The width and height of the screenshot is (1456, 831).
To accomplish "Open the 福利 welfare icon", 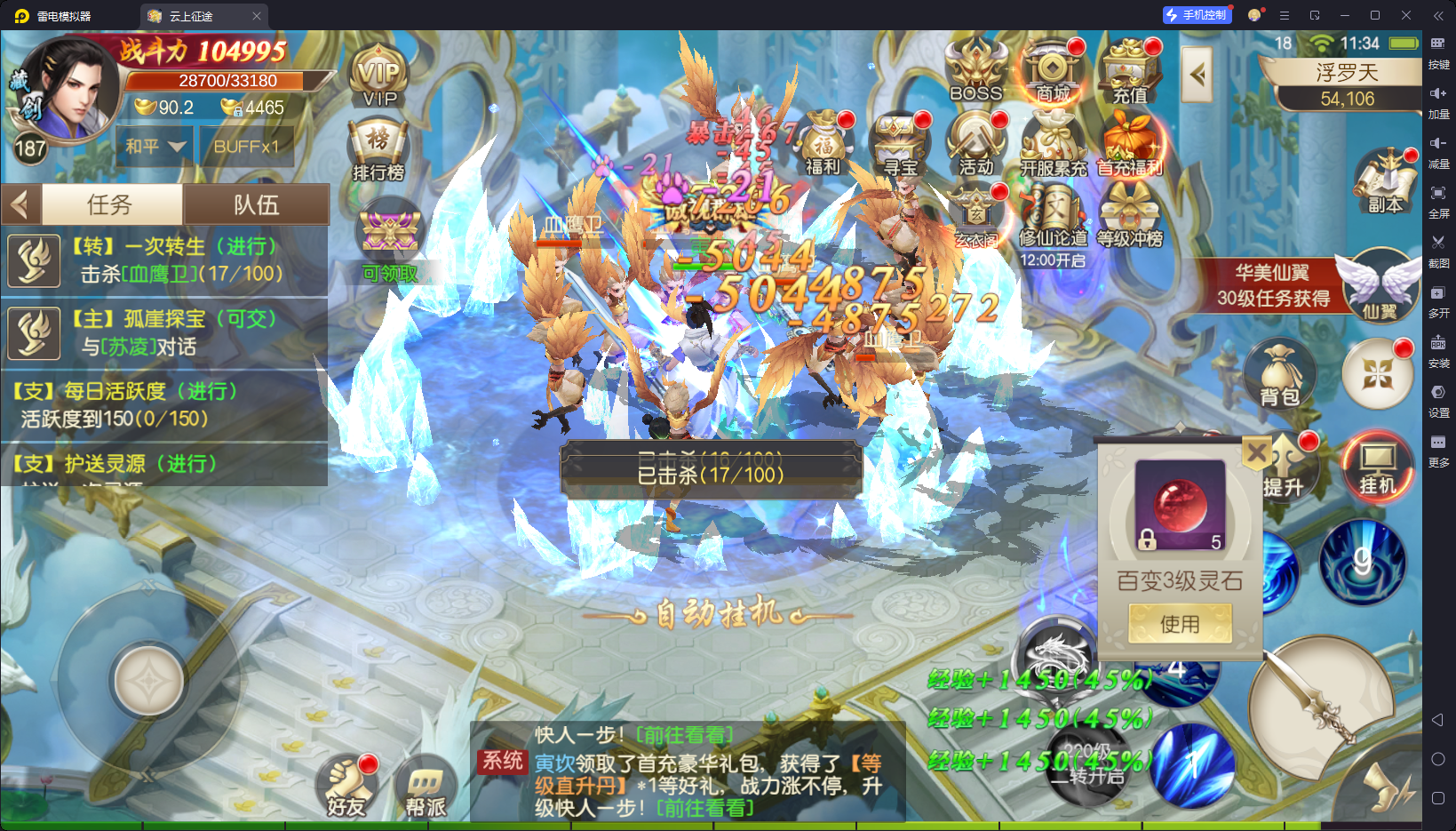I will [x=823, y=144].
